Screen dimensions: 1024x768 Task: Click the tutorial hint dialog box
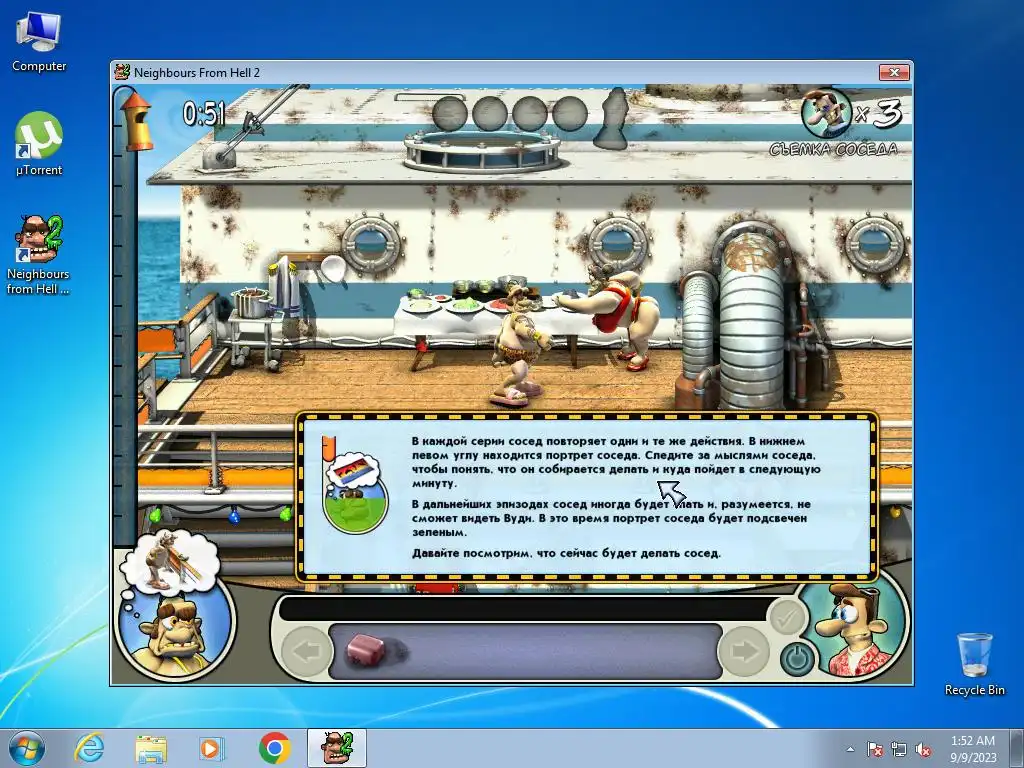[x=587, y=496]
